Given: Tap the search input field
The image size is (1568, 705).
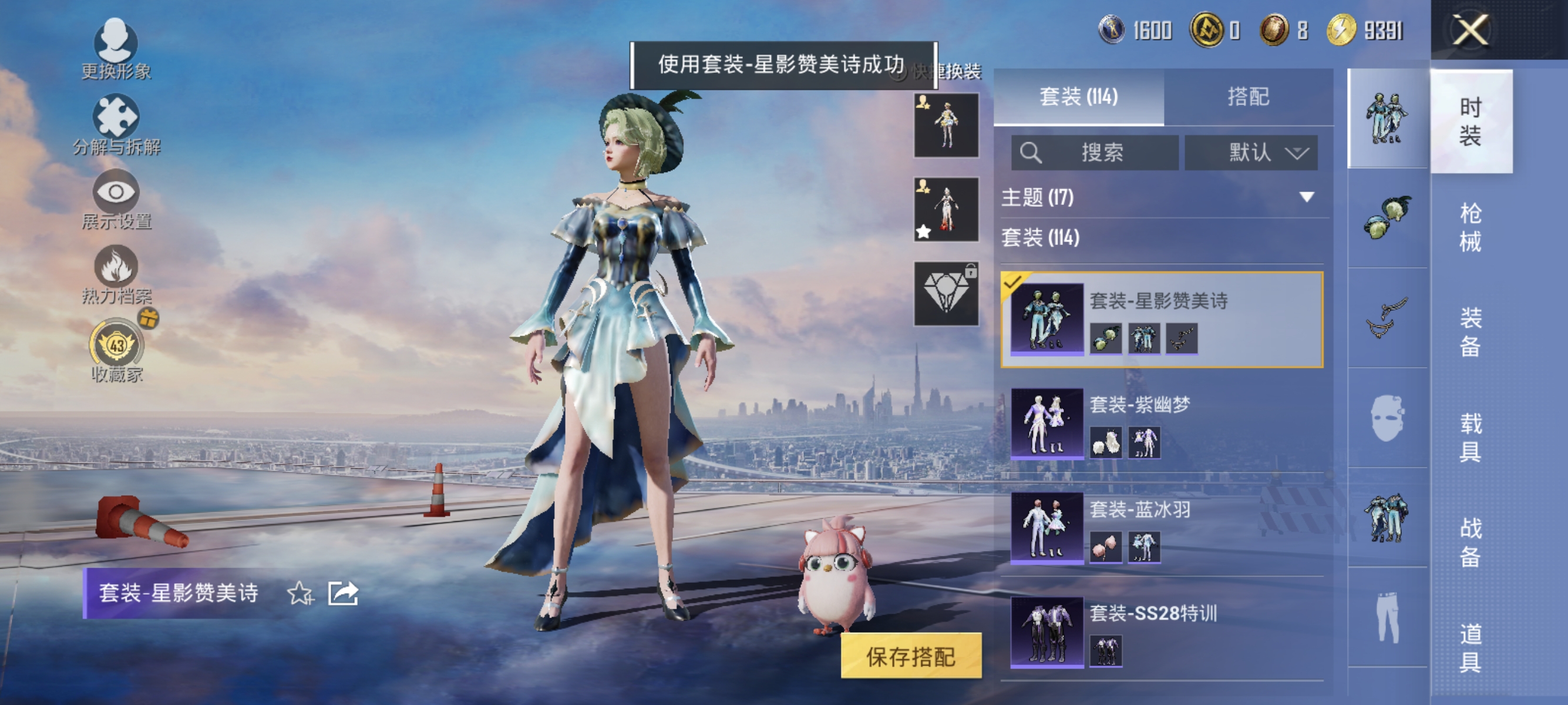Looking at the screenshot, I should pyautogui.click(x=1096, y=152).
